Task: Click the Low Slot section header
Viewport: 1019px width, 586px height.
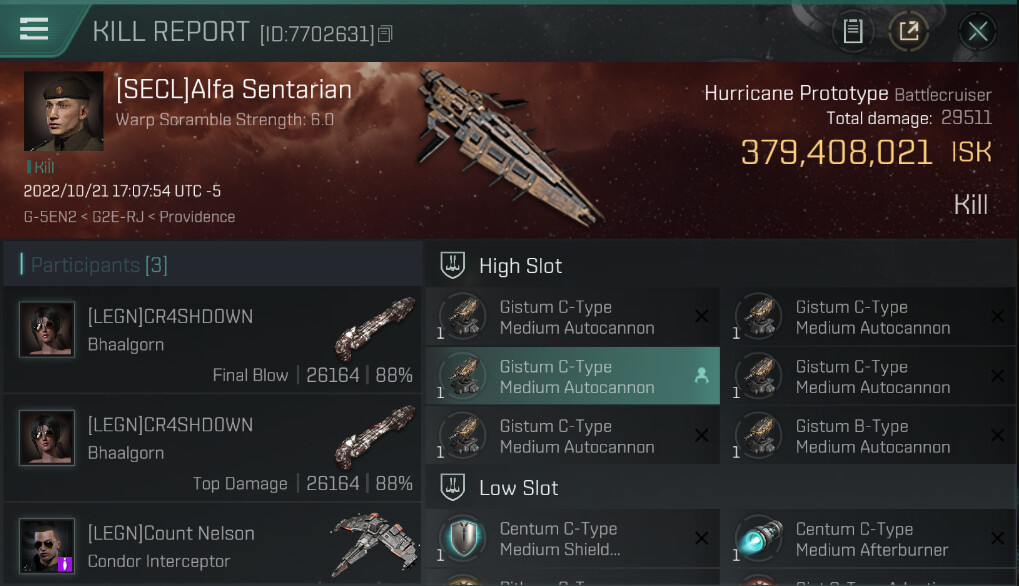Action: 518,488
